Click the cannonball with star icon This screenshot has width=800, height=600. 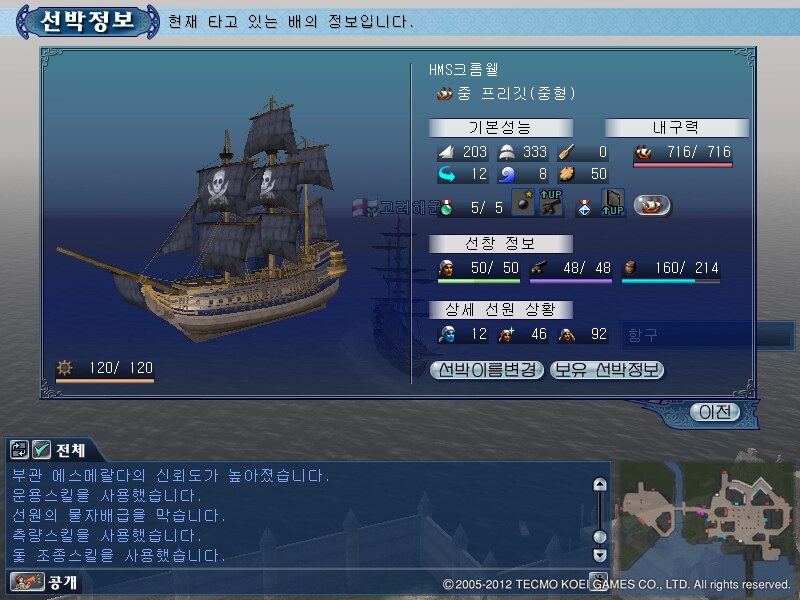(523, 205)
